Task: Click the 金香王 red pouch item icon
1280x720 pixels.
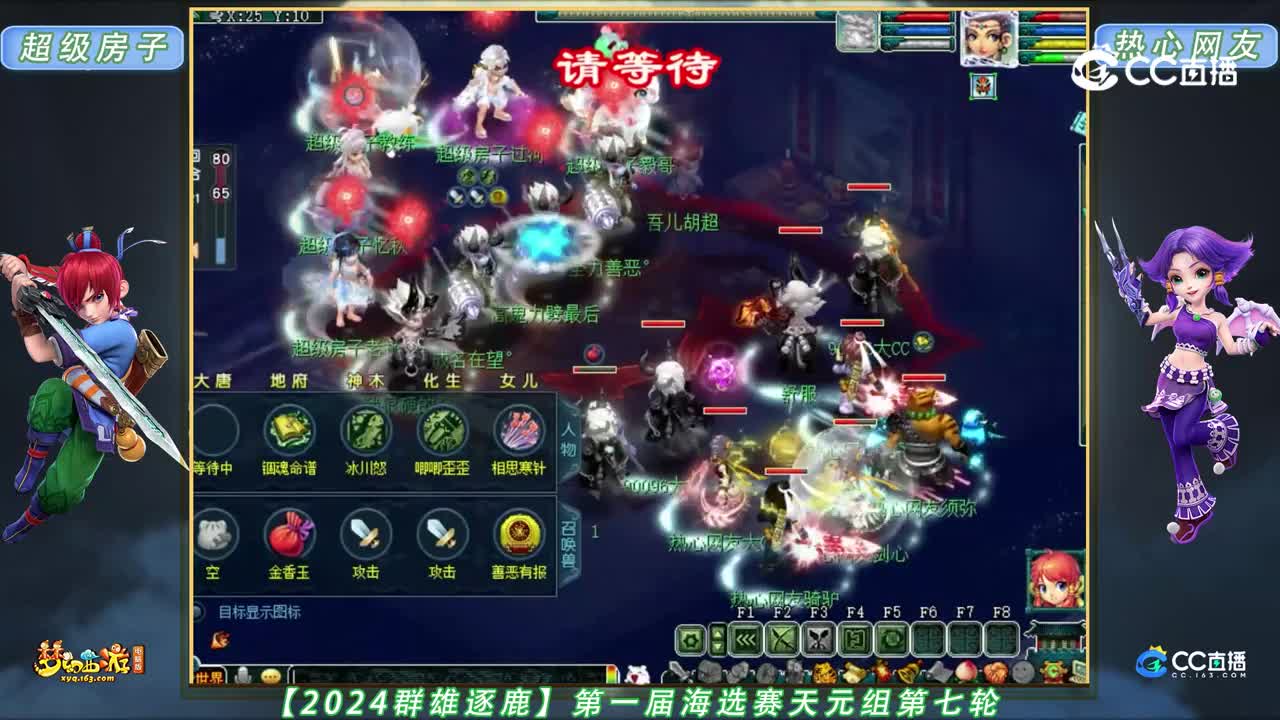Action: pyautogui.click(x=291, y=533)
